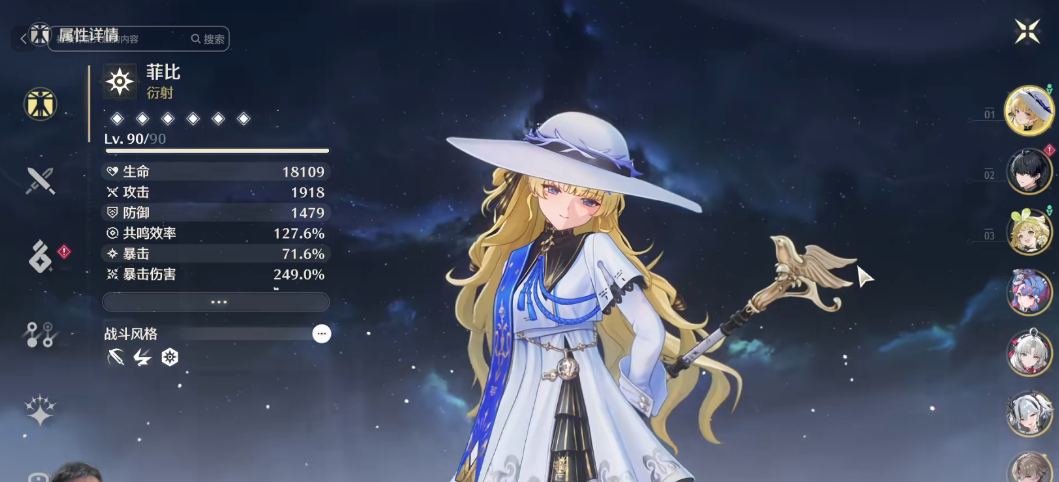This screenshot has height=482, width=1059.
Task: View the lightning-shaped combat style icon
Action: (x=142, y=357)
